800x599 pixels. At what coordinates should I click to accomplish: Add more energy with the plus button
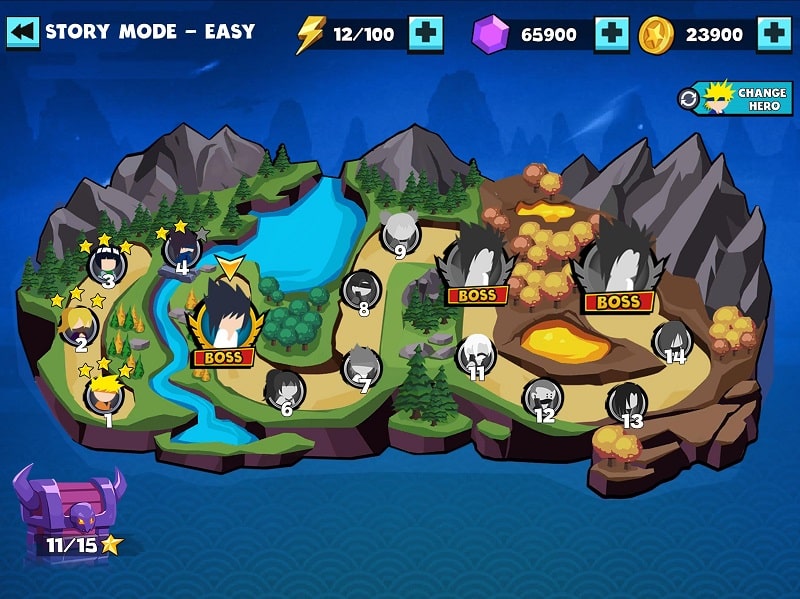426,34
